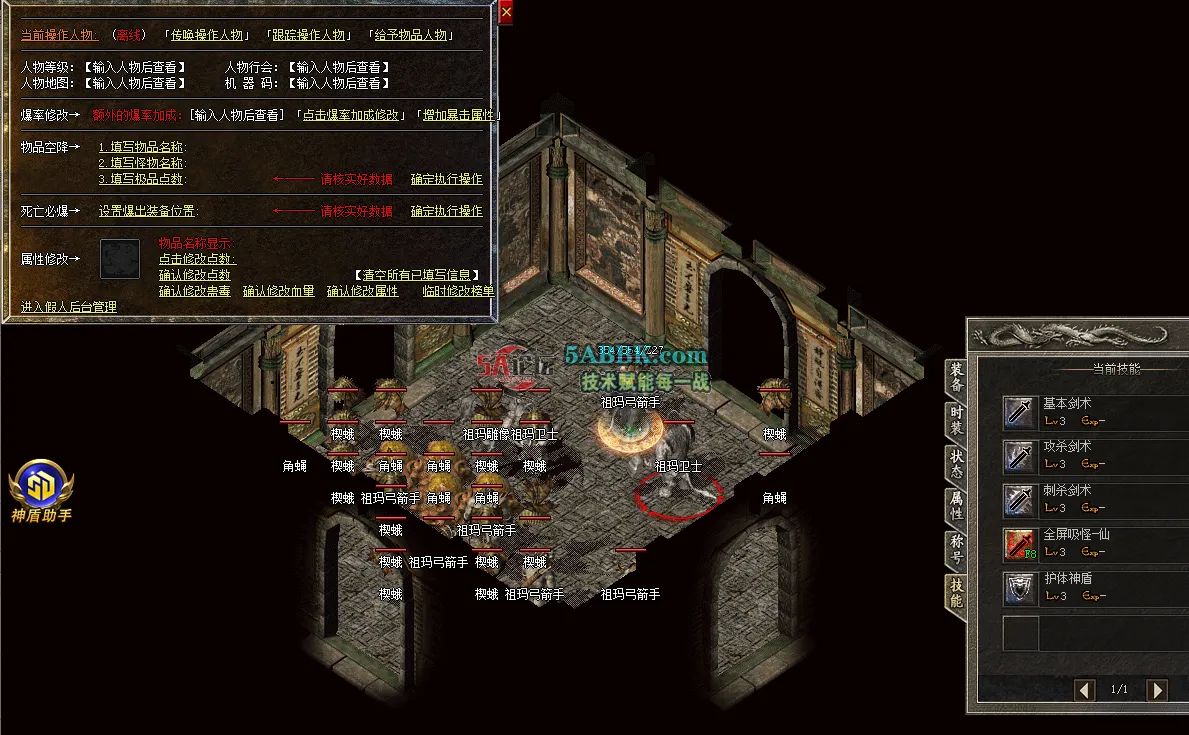The width and height of the screenshot is (1189, 735).
Task: Open the 属性 tab
Action: coord(956,505)
